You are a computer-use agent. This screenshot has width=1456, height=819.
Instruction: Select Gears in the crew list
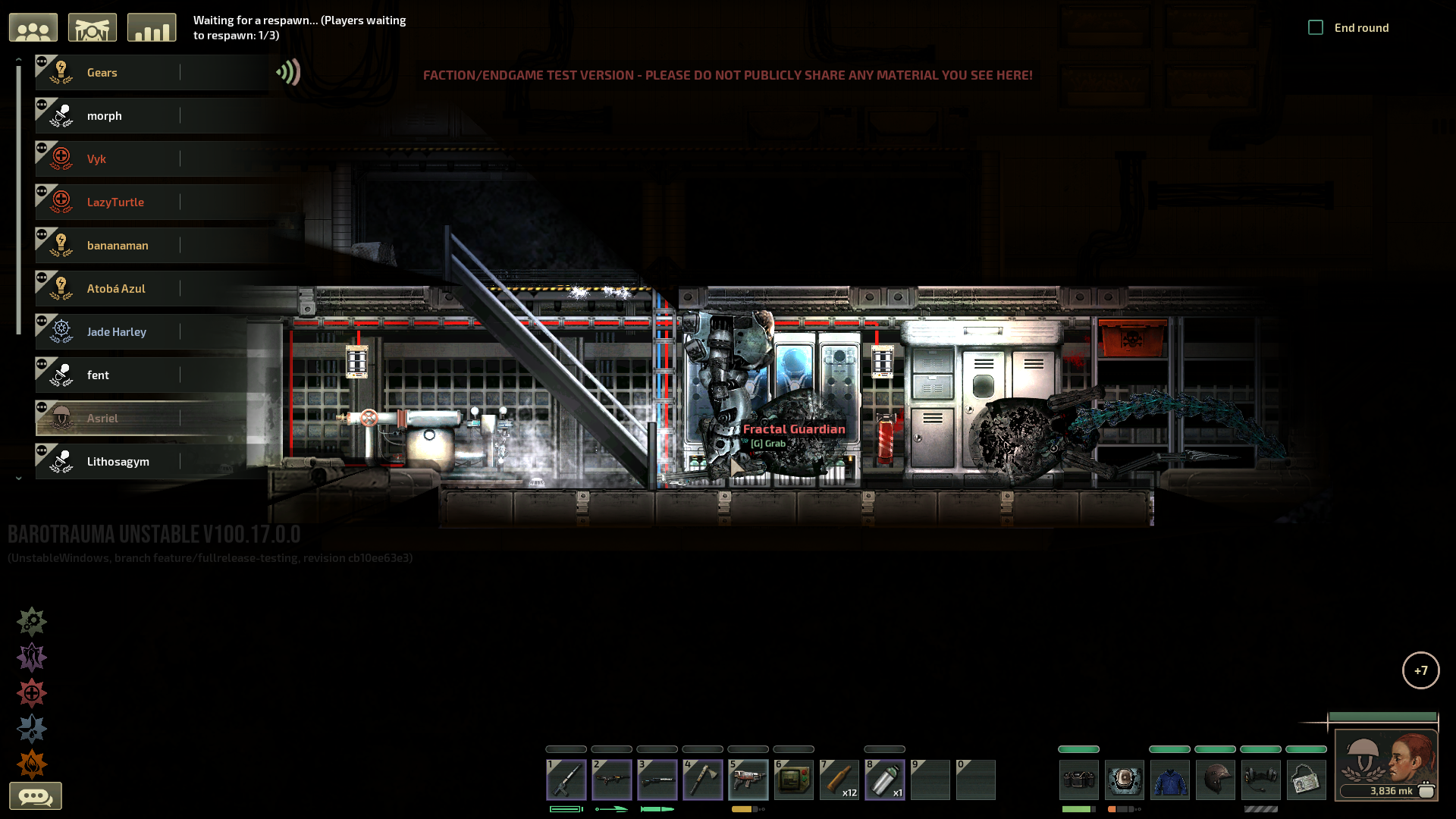tap(102, 73)
